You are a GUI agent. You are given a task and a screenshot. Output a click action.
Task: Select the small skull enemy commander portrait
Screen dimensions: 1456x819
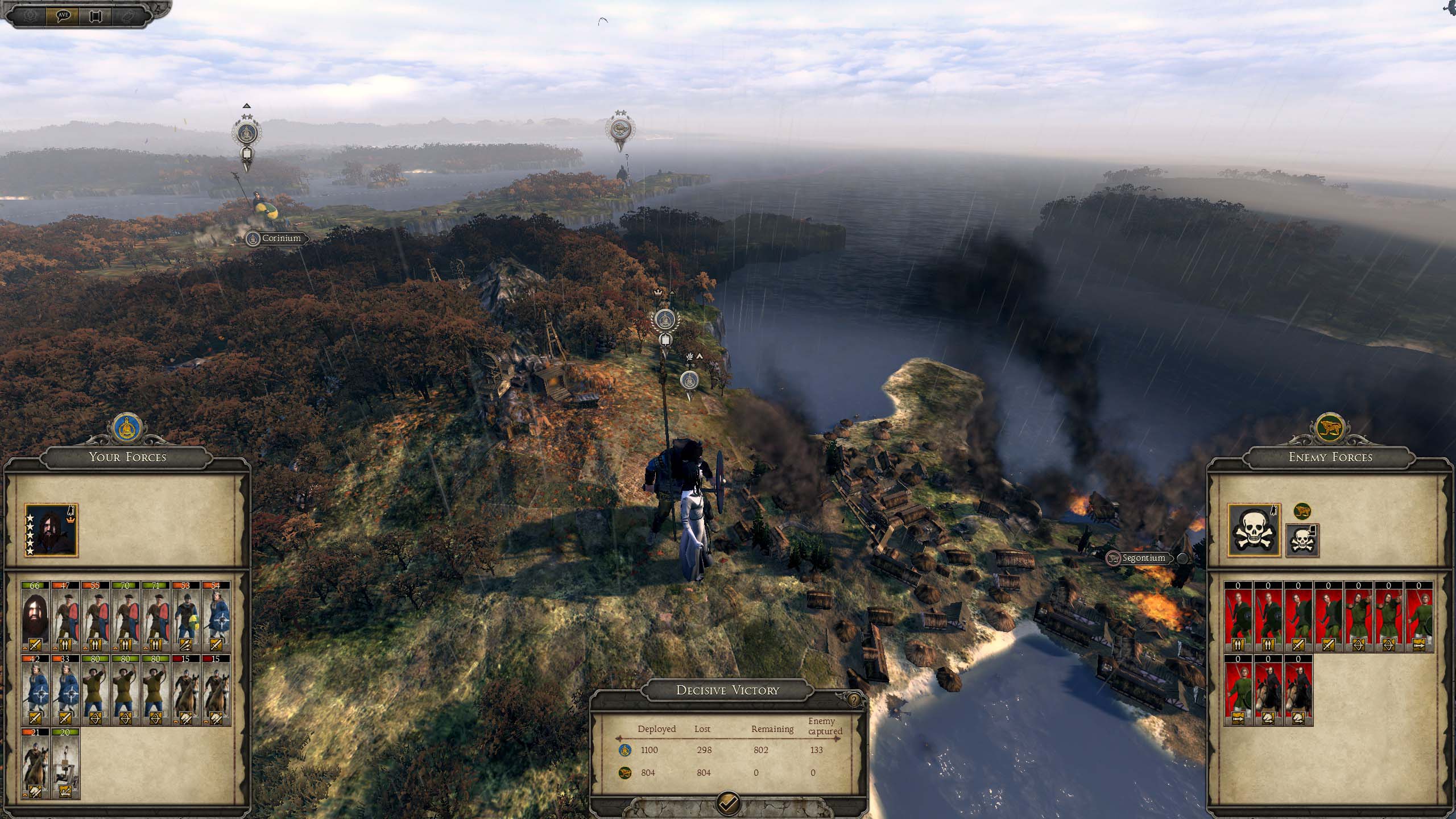[1302, 540]
